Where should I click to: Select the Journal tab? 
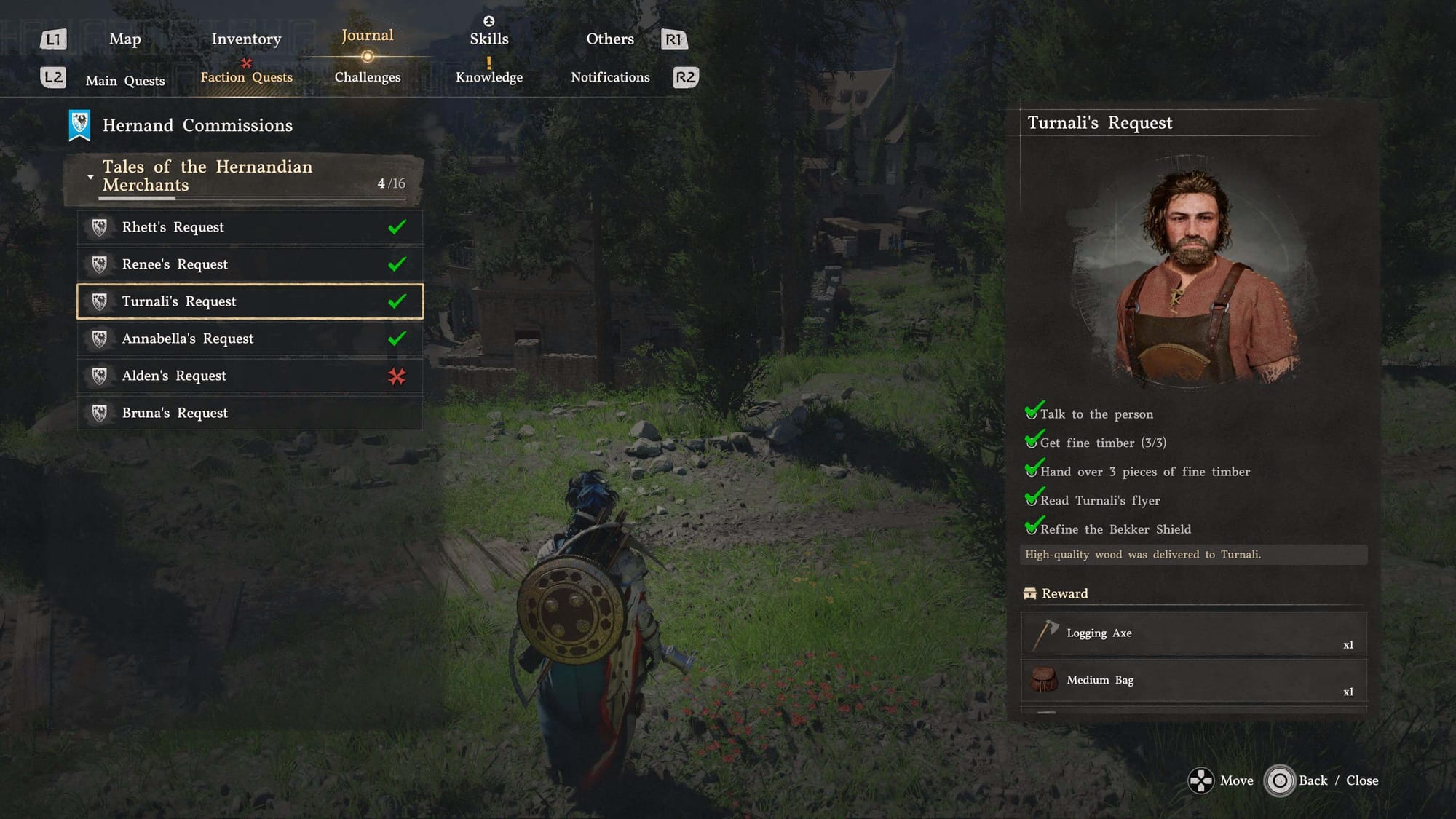367,36
